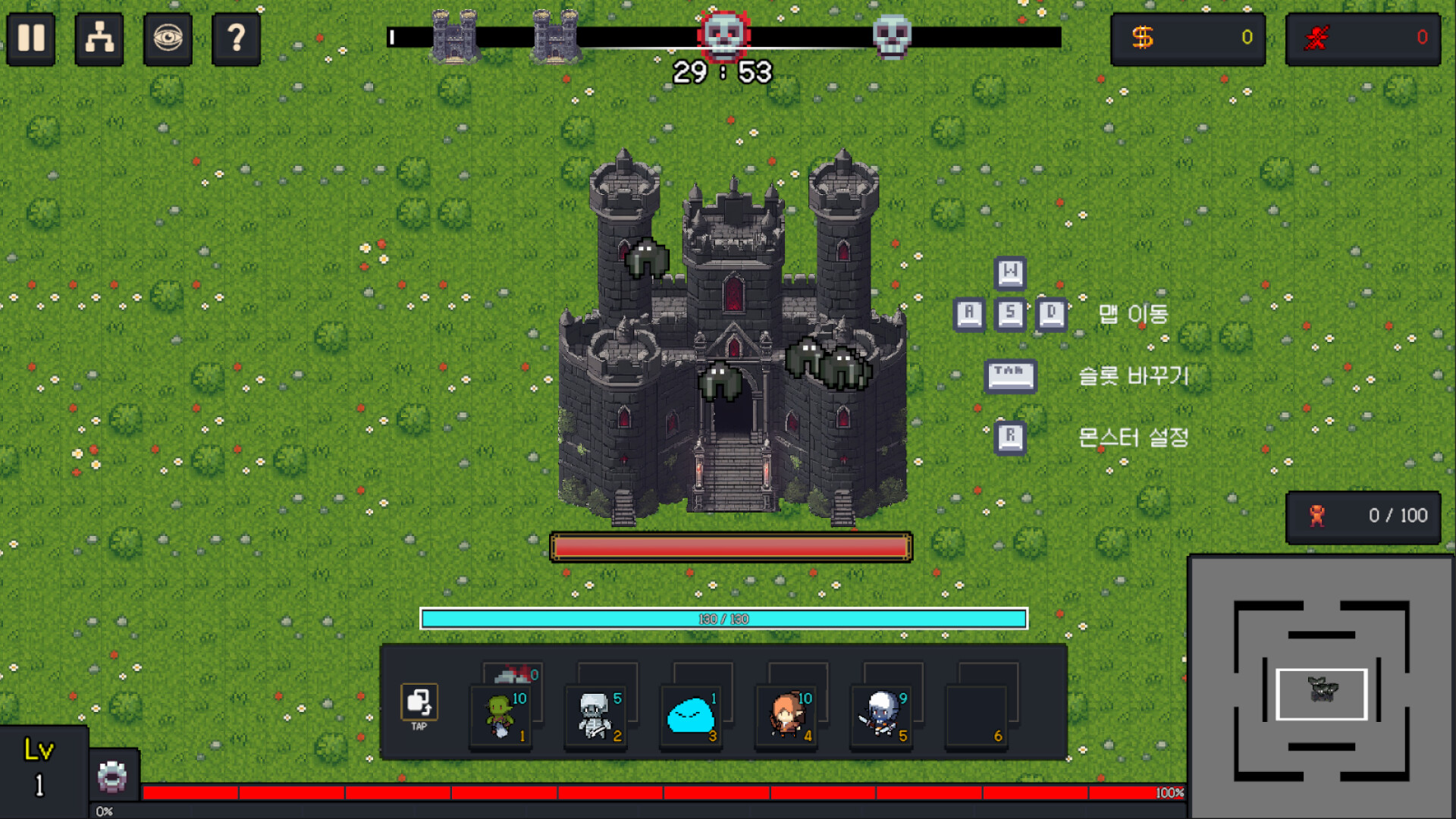Click the gear icon beside Lv 1
This screenshot has height=819, width=1456.
pyautogui.click(x=112, y=777)
